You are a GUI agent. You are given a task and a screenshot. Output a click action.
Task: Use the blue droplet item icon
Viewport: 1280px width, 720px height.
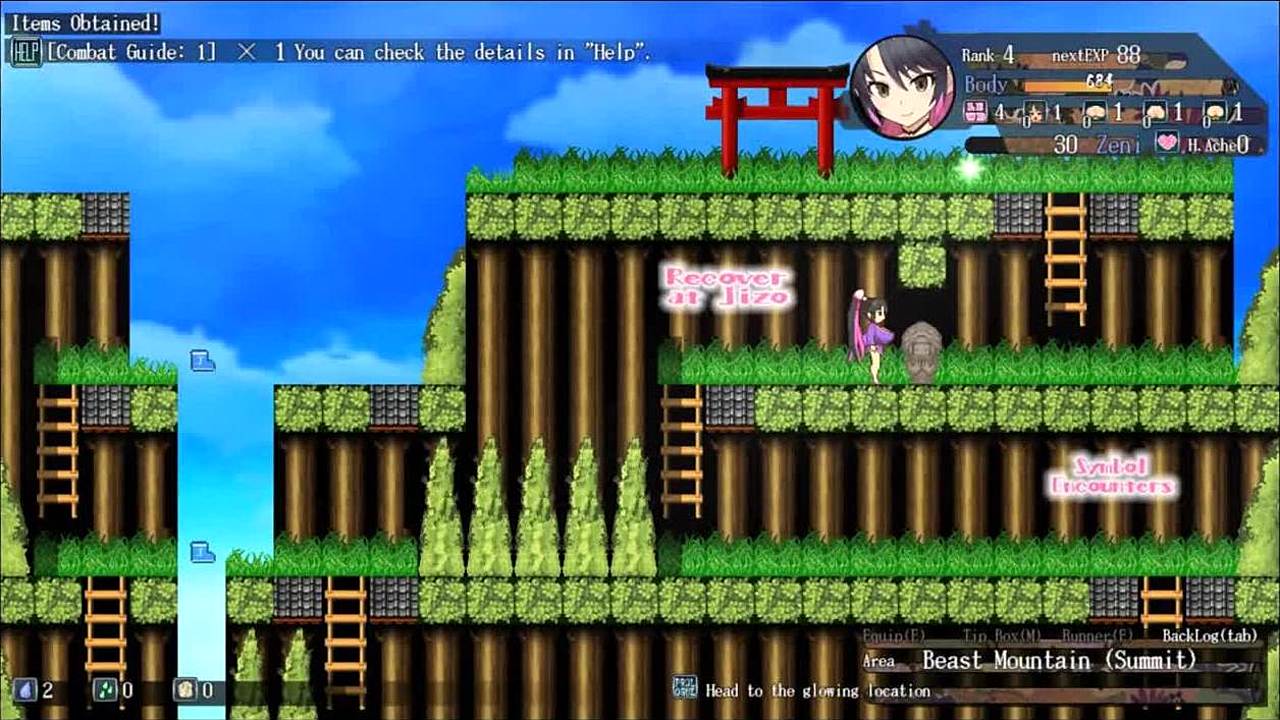tap(25, 689)
